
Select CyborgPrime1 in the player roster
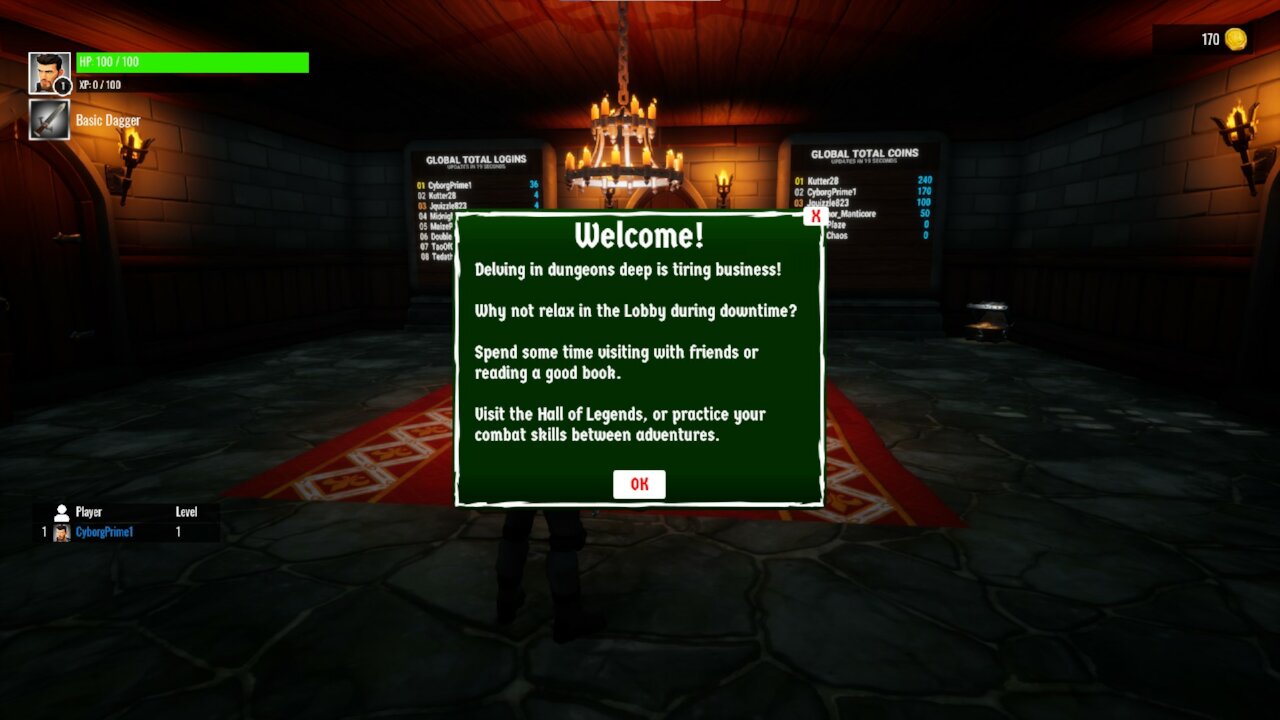(x=105, y=531)
